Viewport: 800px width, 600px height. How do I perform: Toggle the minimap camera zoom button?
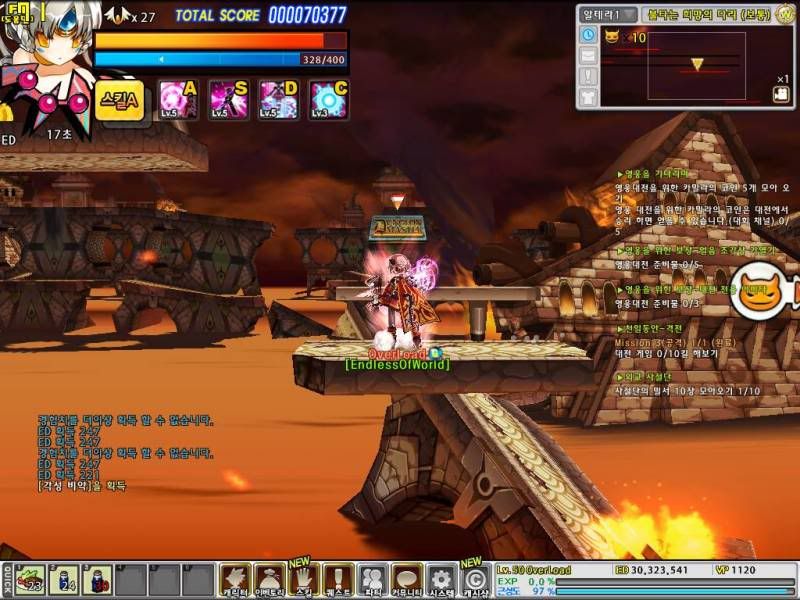[781, 94]
